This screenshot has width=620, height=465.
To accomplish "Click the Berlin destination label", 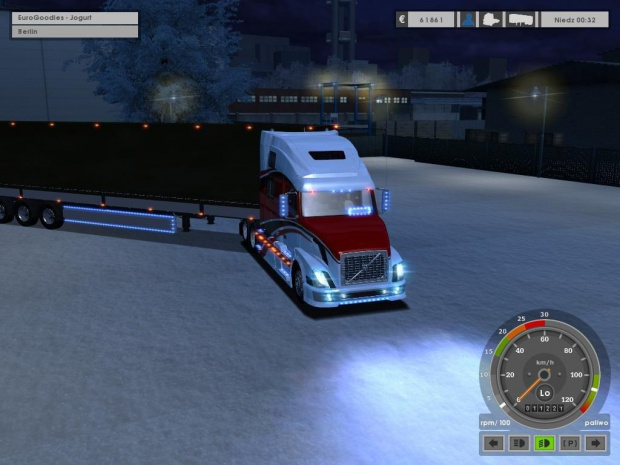I will pyautogui.click(x=75, y=32).
